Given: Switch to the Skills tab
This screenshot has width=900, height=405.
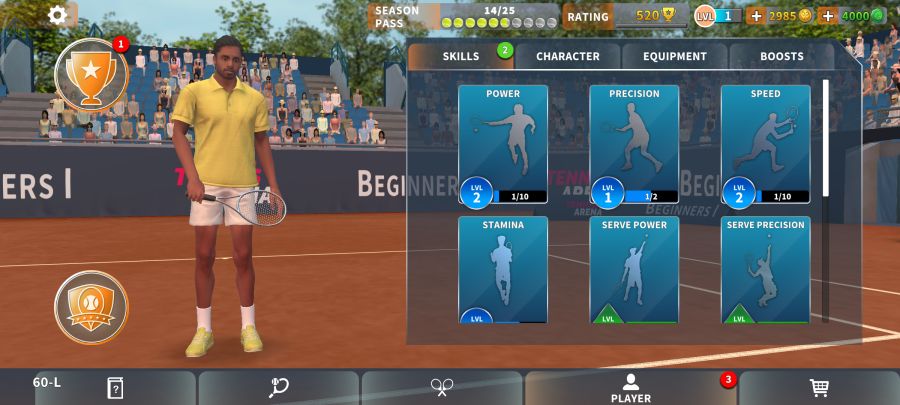Looking at the screenshot, I should (462, 56).
